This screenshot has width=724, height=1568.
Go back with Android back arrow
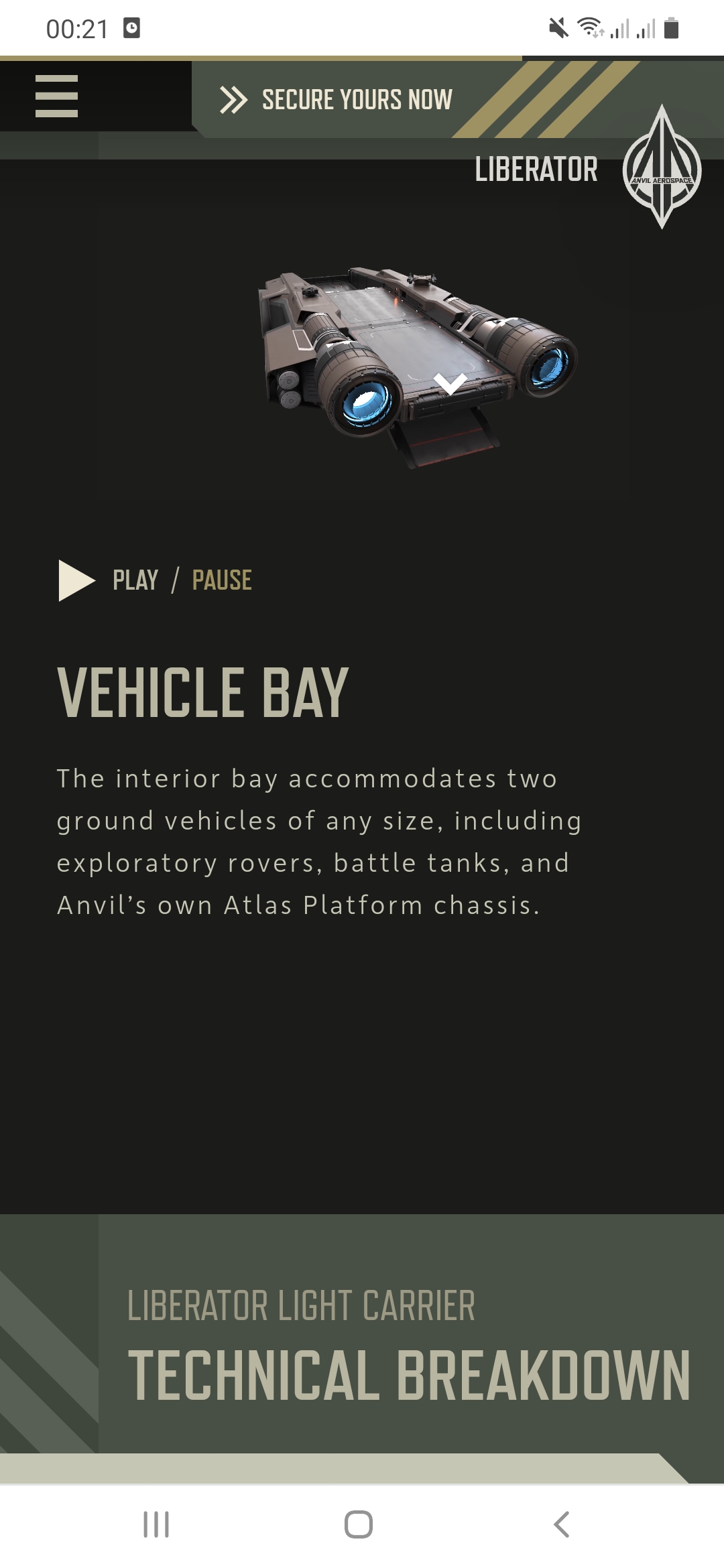pos(562,1524)
